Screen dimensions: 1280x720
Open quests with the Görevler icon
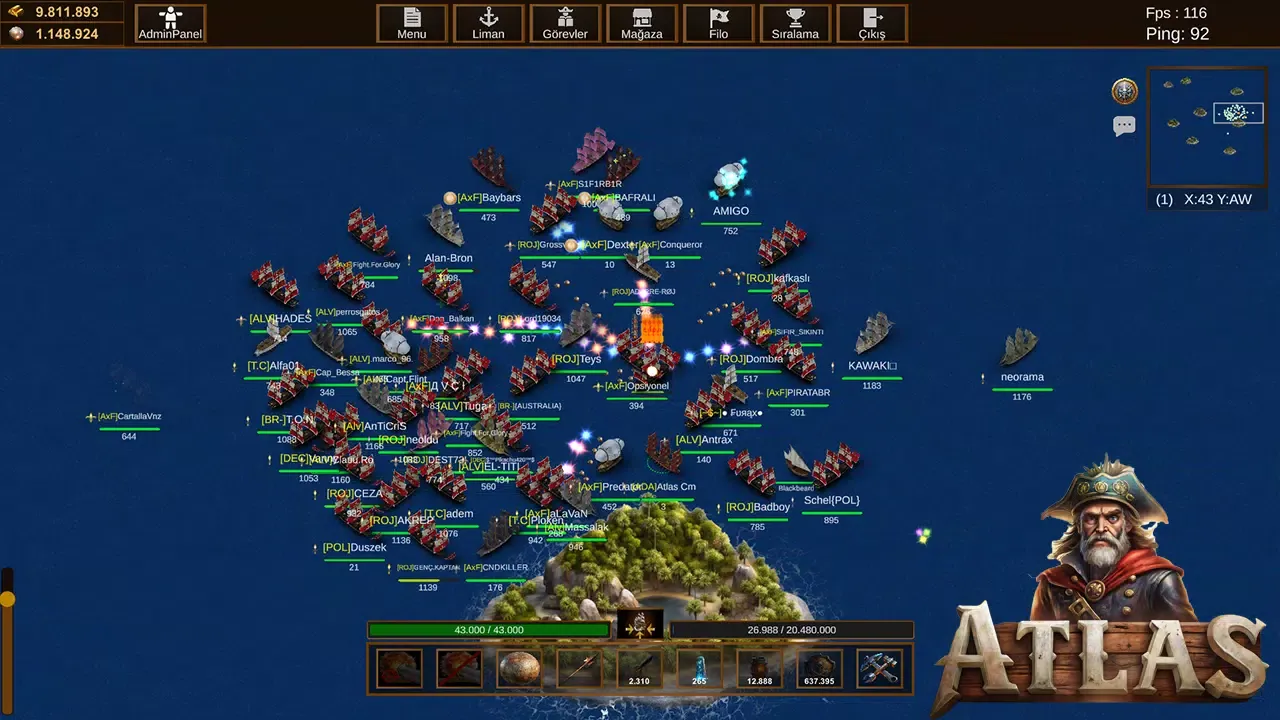(565, 22)
